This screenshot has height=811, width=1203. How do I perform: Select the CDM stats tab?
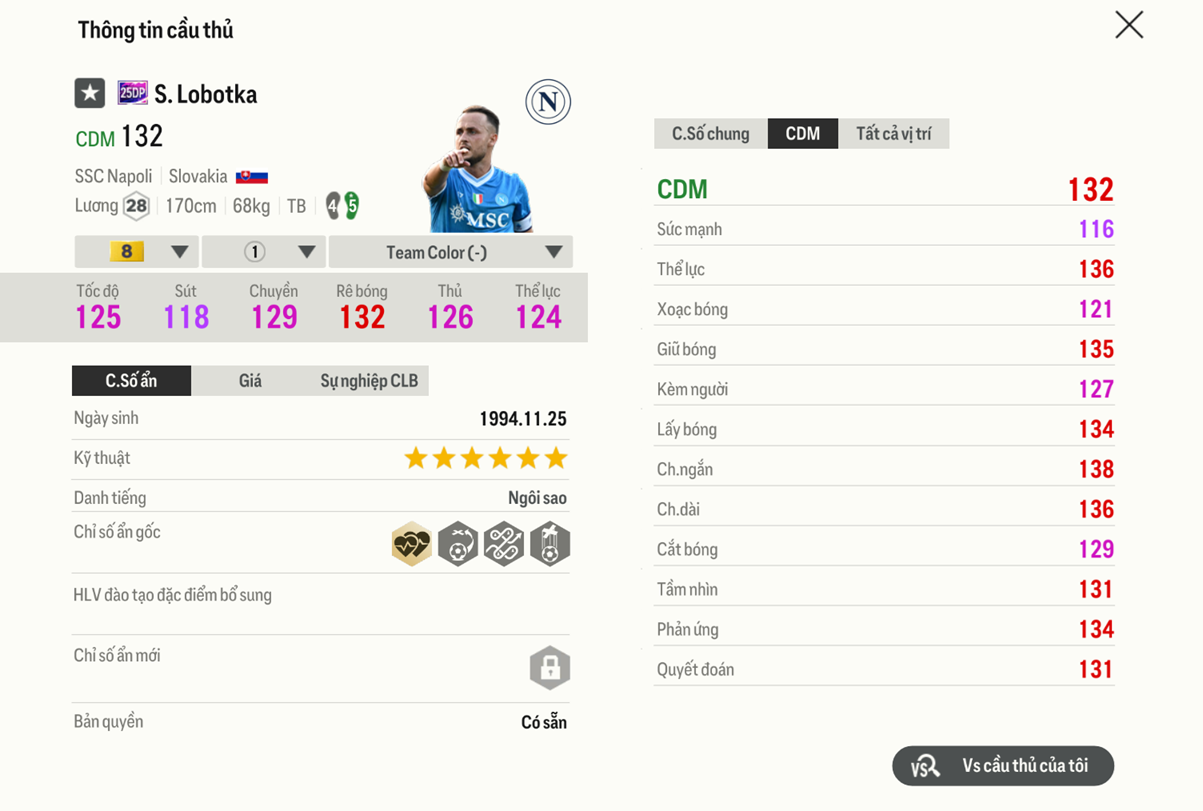[x=802, y=134]
